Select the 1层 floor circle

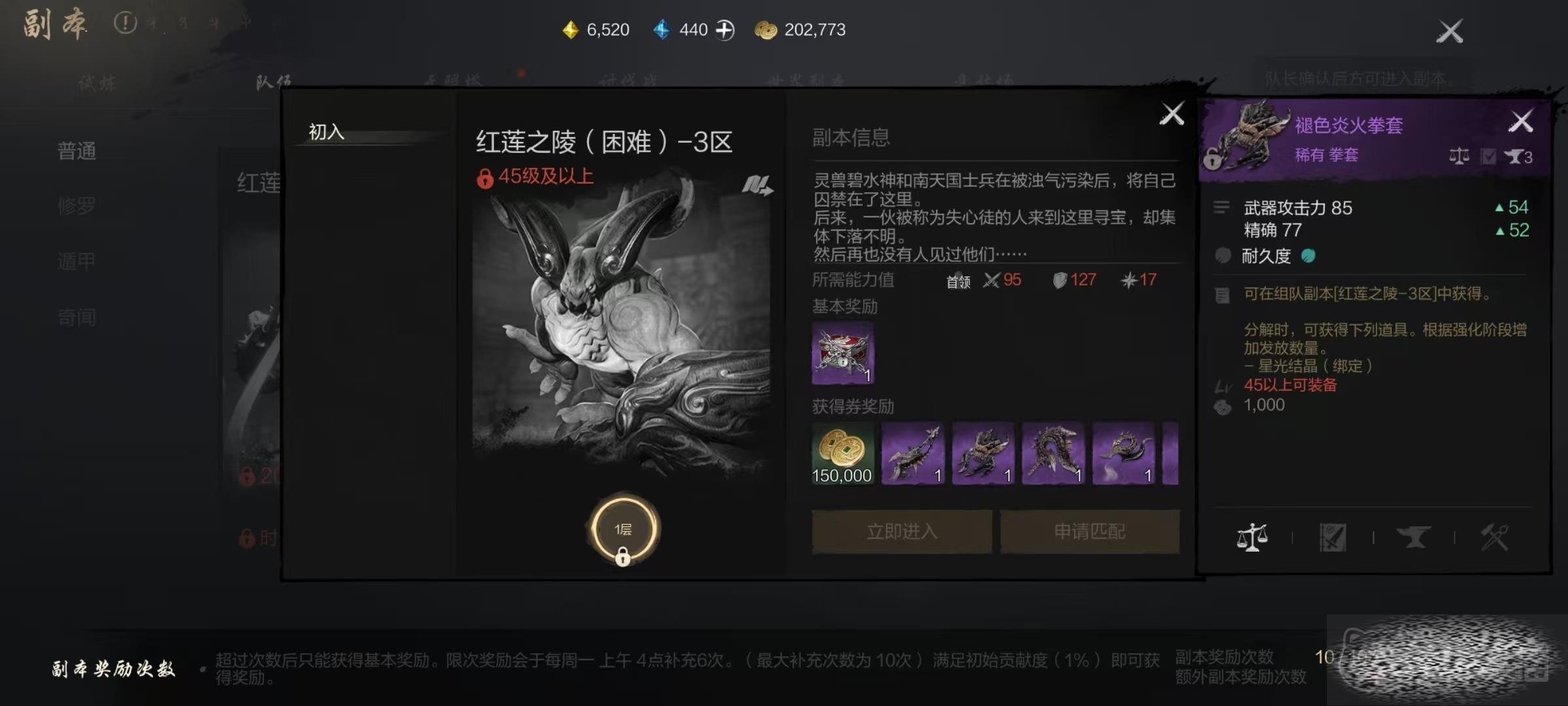click(x=623, y=529)
